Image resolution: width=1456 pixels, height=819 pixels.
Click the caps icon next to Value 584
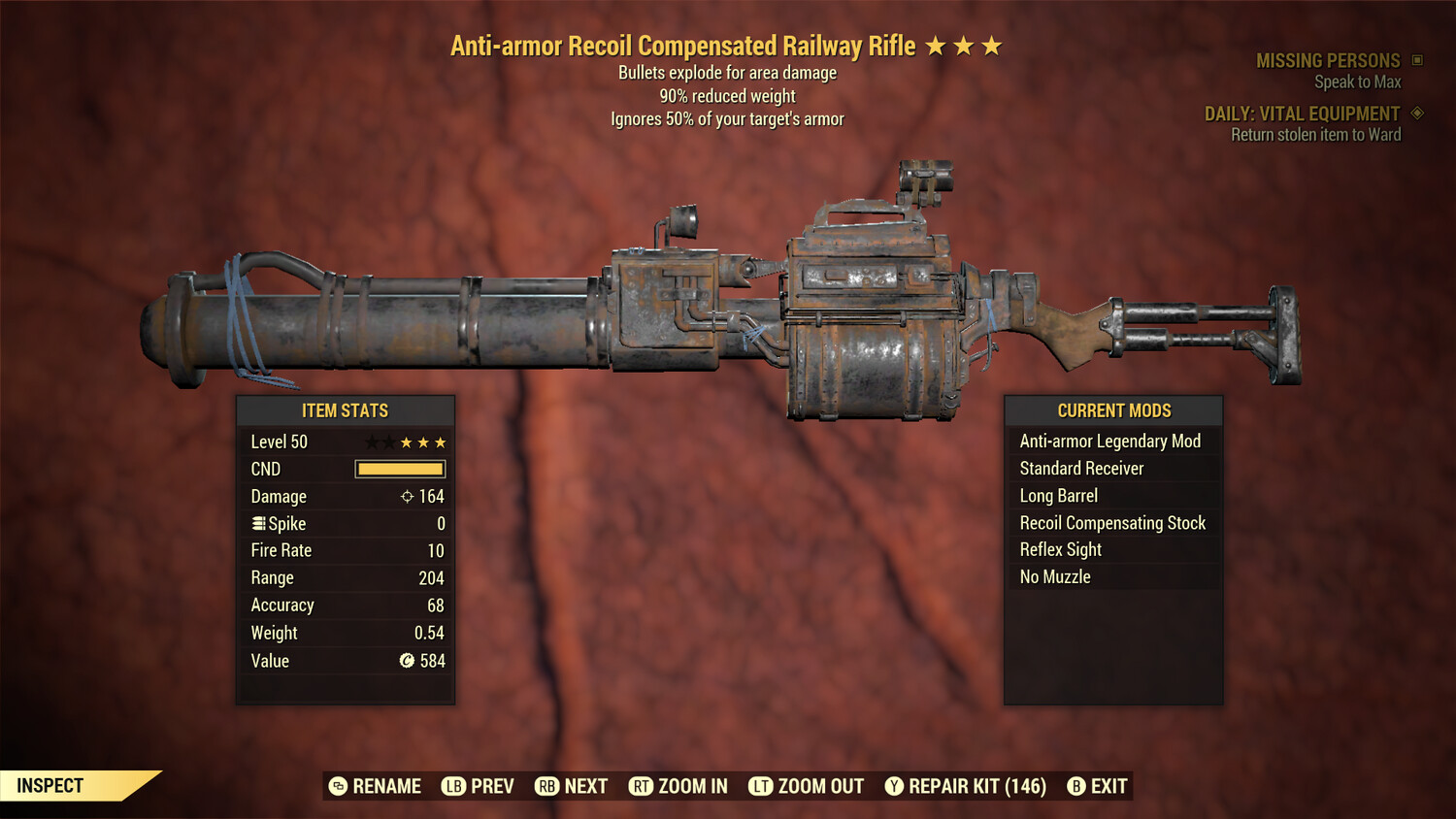click(x=405, y=661)
